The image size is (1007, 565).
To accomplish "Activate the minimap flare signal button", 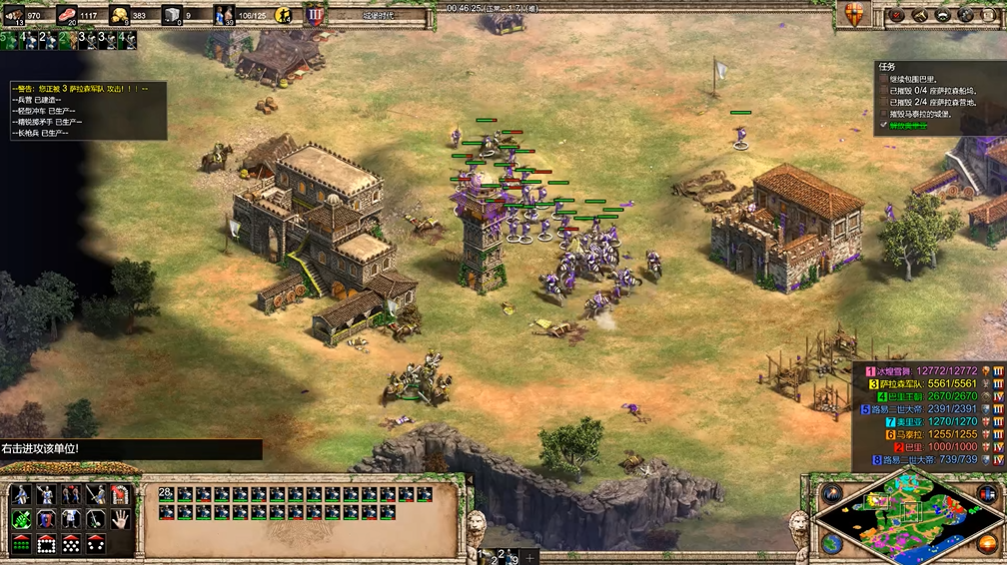I will click(x=831, y=493).
